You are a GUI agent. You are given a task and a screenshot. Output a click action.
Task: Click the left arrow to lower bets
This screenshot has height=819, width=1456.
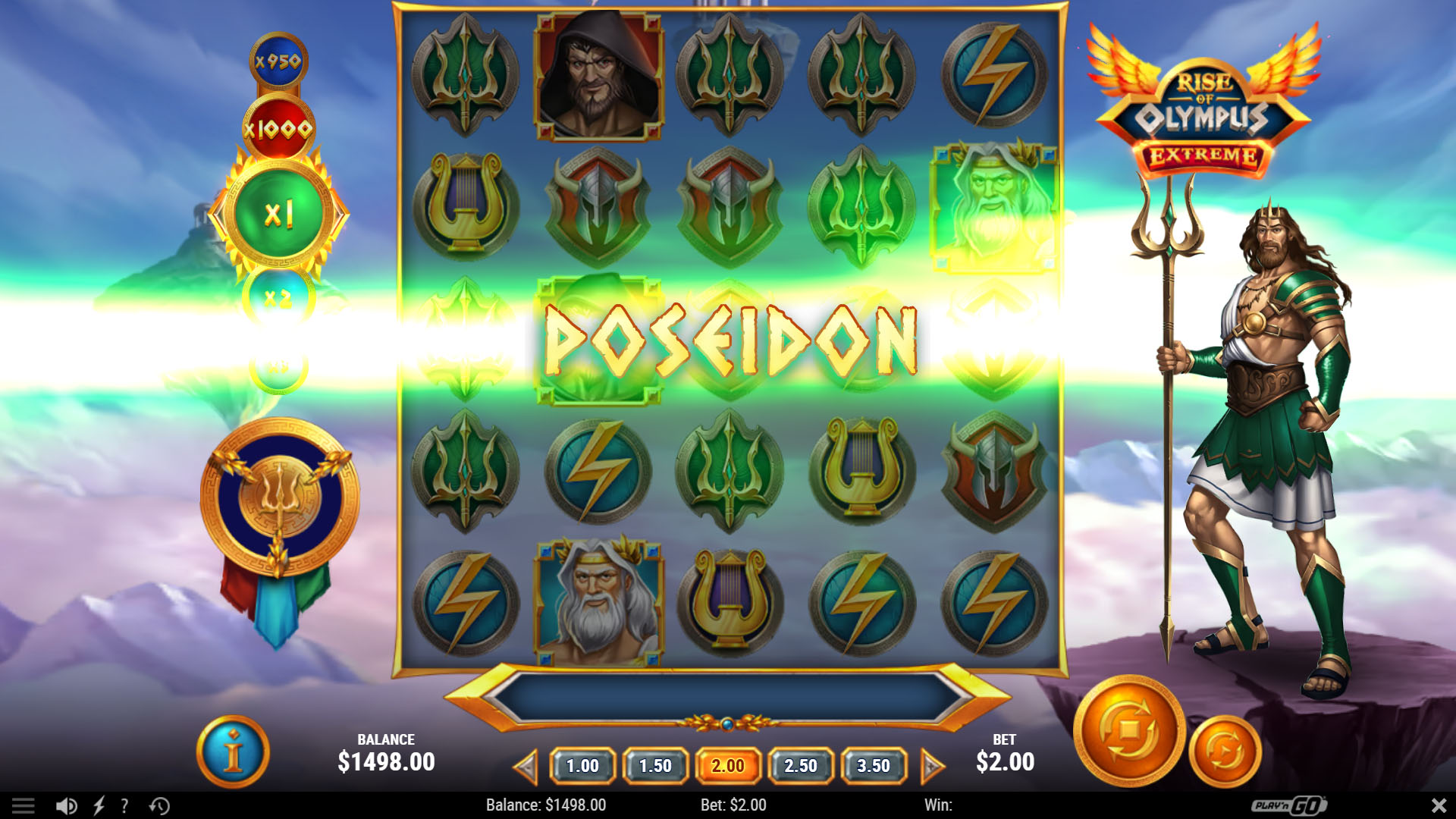pos(526,767)
